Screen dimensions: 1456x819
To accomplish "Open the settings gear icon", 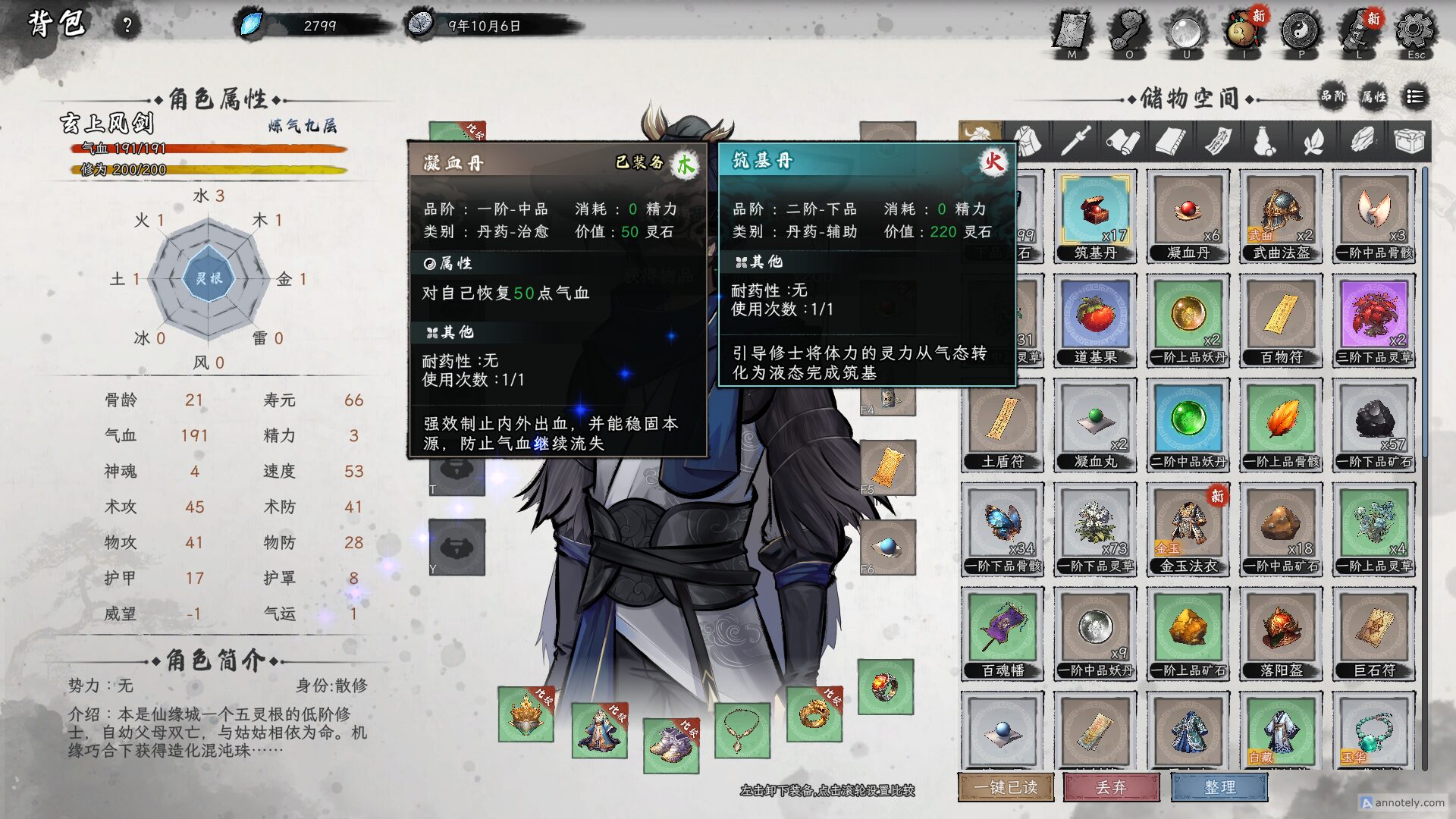I will (x=1414, y=32).
